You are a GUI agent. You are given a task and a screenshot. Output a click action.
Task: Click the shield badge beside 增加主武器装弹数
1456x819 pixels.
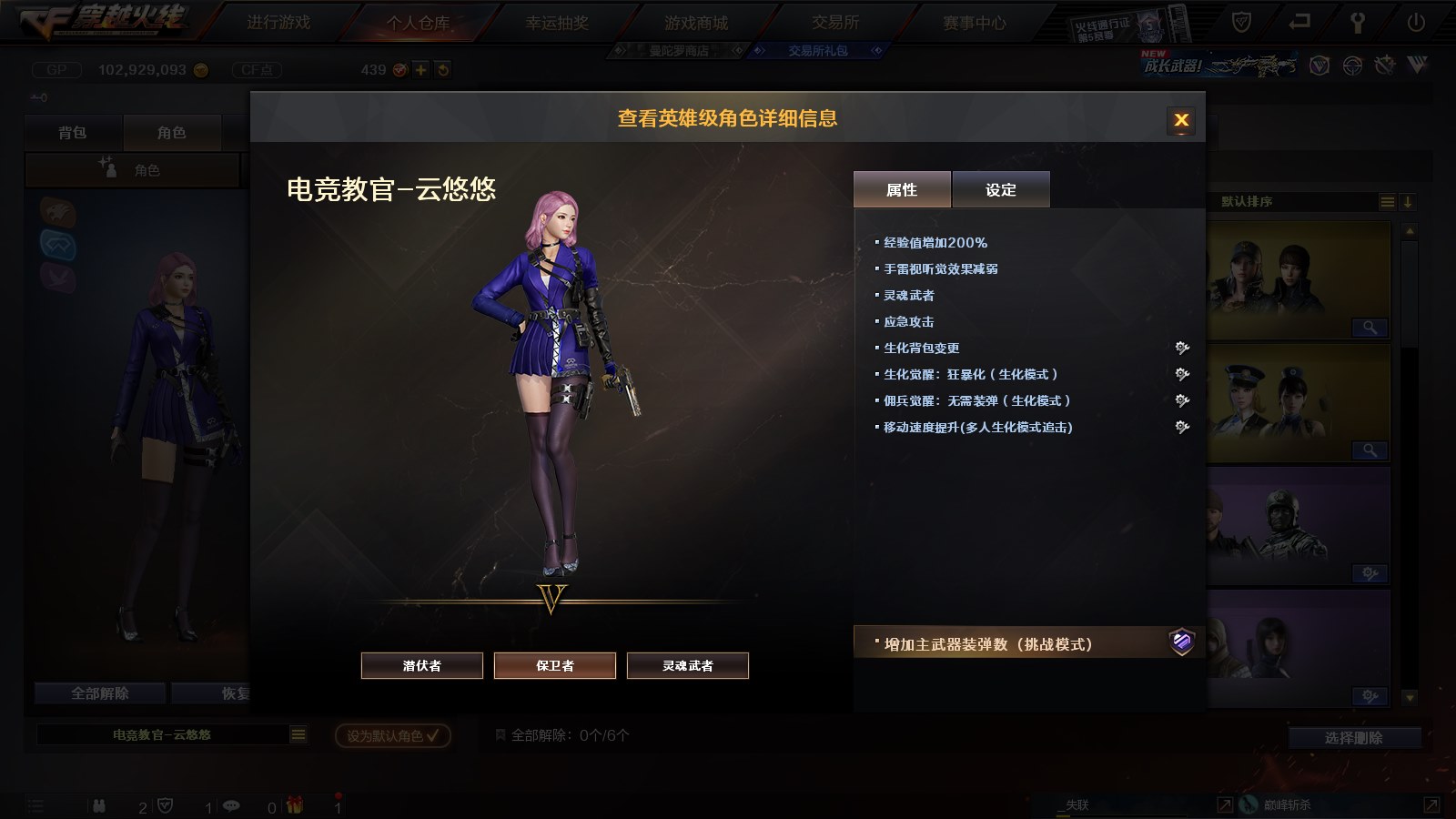point(1181,642)
